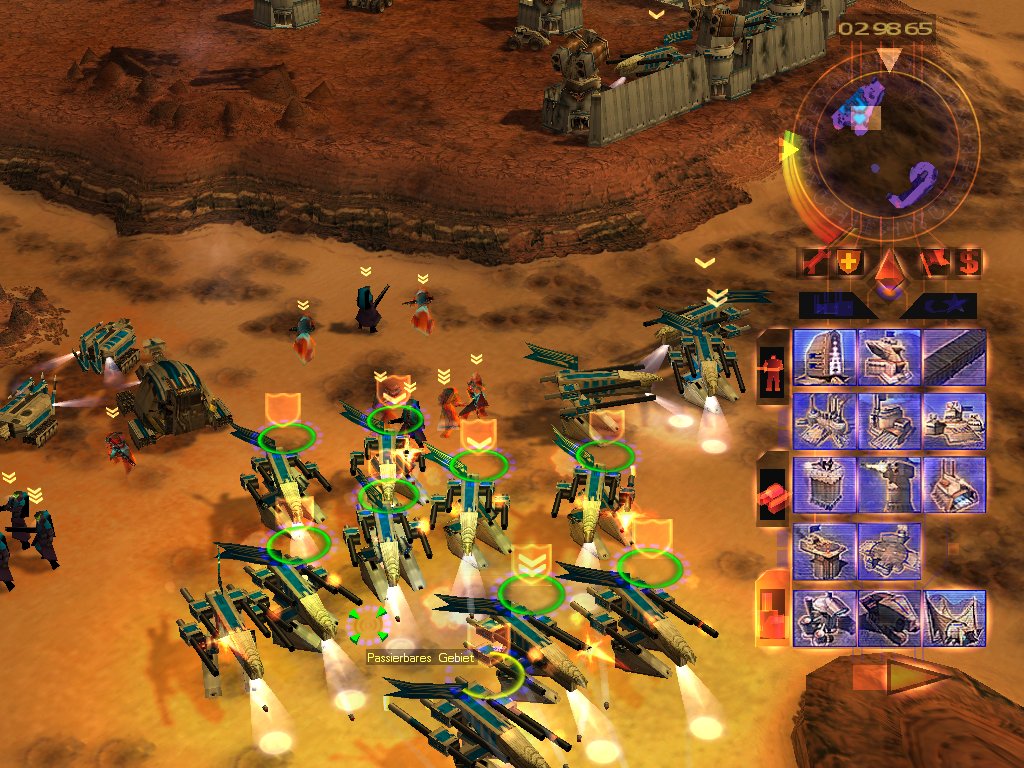1024x768 pixels.
Task: Activate the dollar sign sell button
Action: pos(967,262)
